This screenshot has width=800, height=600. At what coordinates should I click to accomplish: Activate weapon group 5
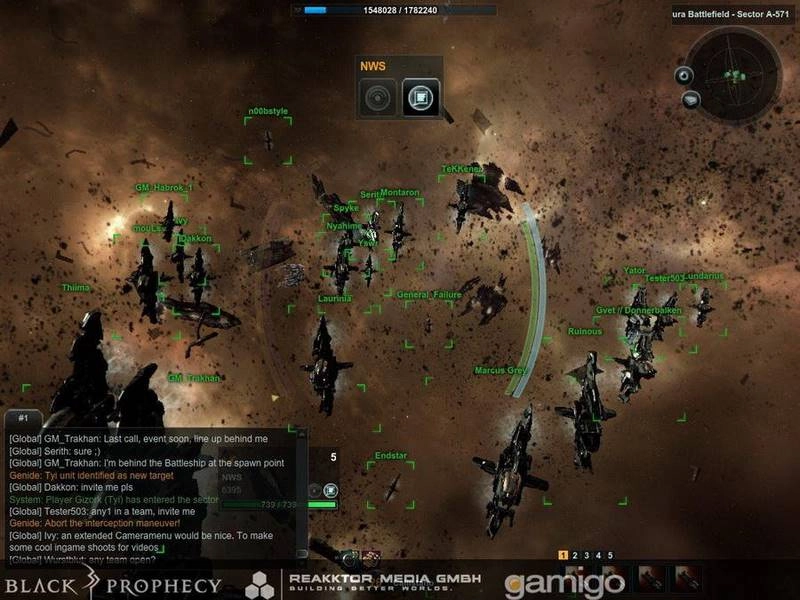610,555
